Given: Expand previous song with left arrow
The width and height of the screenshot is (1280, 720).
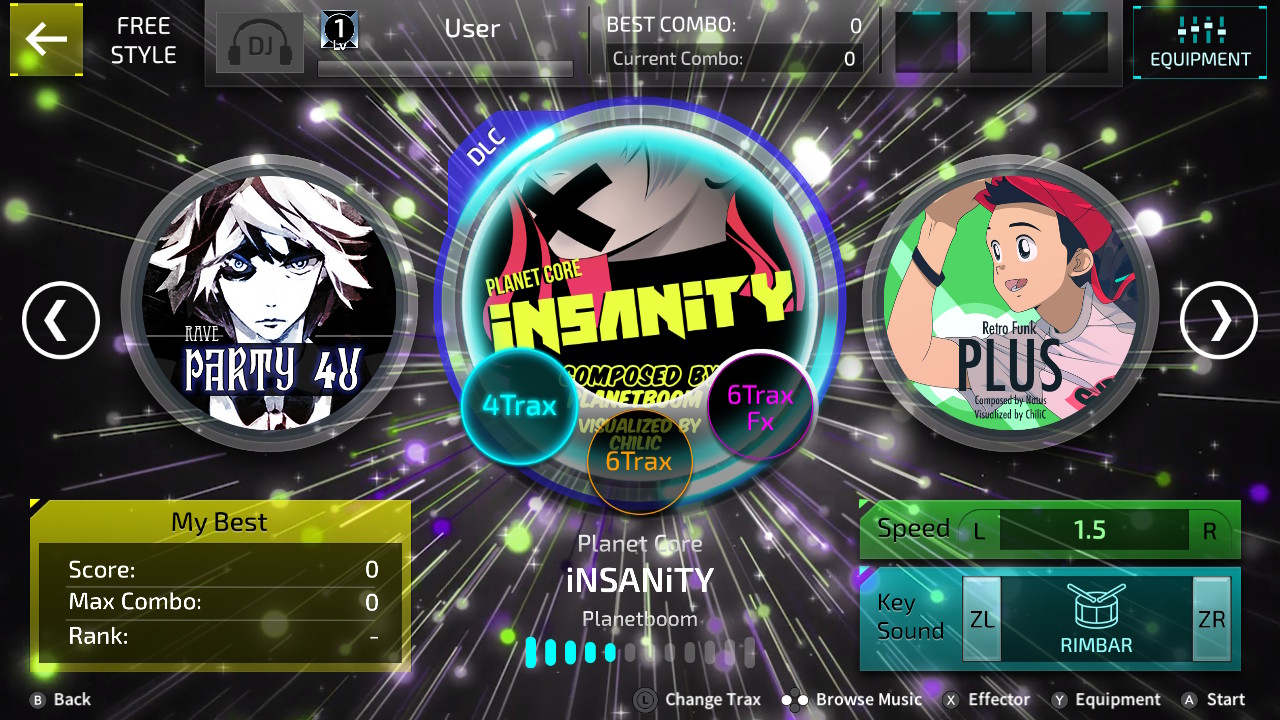Looking at the screenshot, I should click(x=60, y=321).
